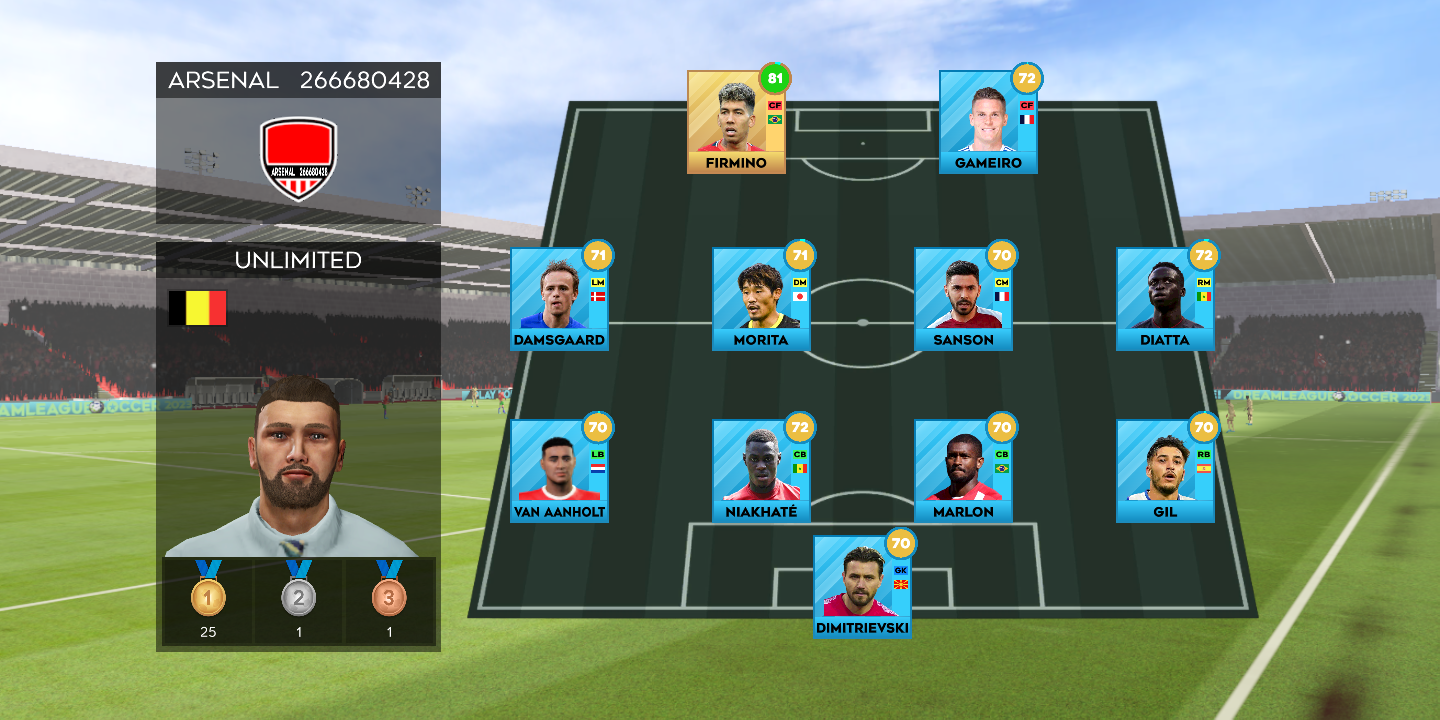
Task: Click the gold first-place medal
Action: [208, 596]
